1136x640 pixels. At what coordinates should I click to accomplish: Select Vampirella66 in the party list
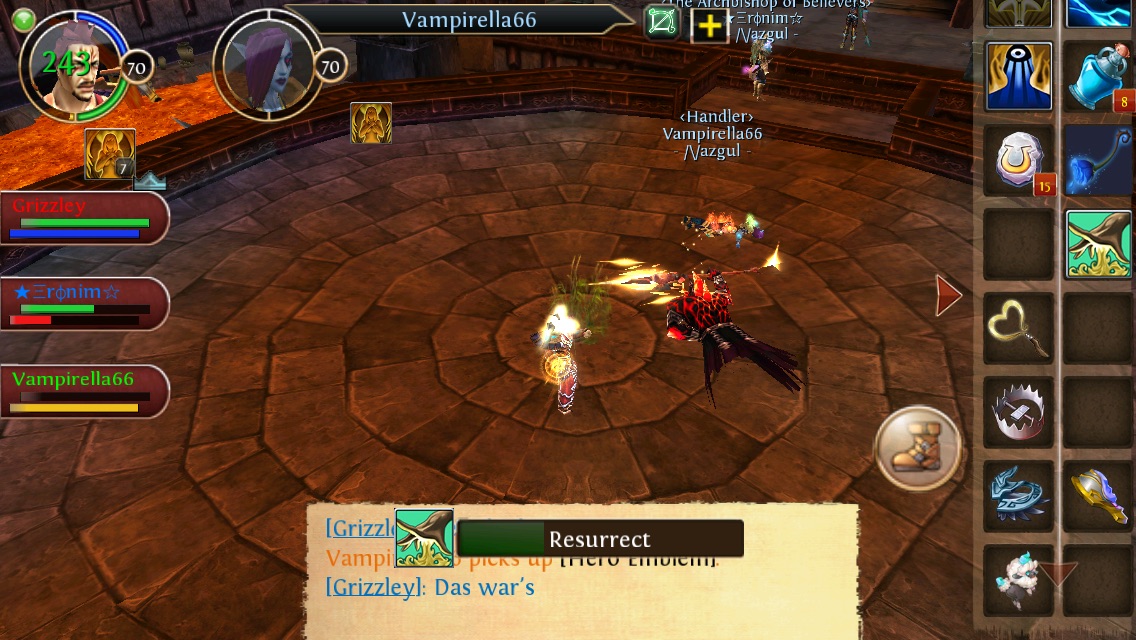(84, 391)
